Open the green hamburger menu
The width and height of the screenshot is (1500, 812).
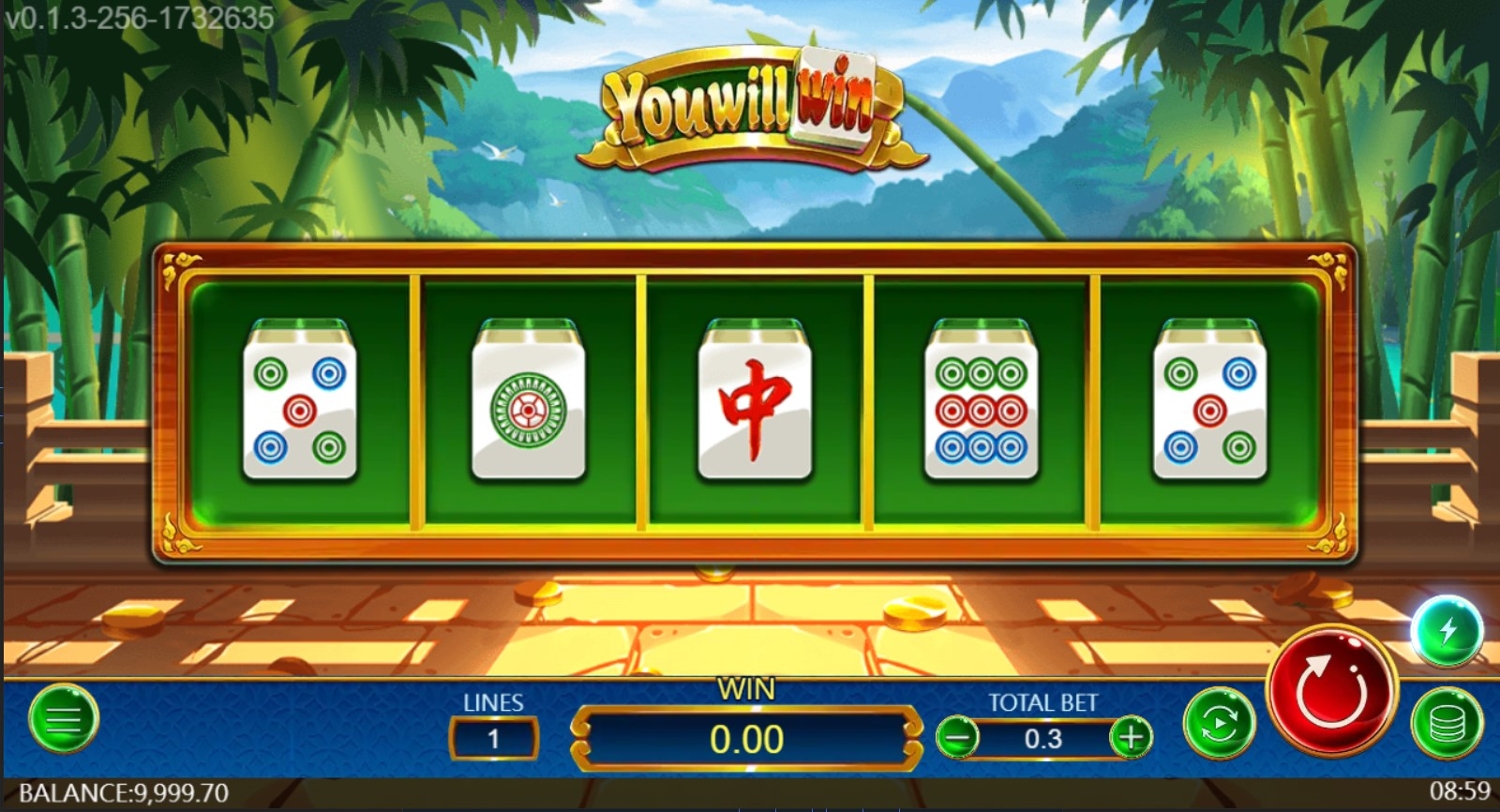coord(64,718)
